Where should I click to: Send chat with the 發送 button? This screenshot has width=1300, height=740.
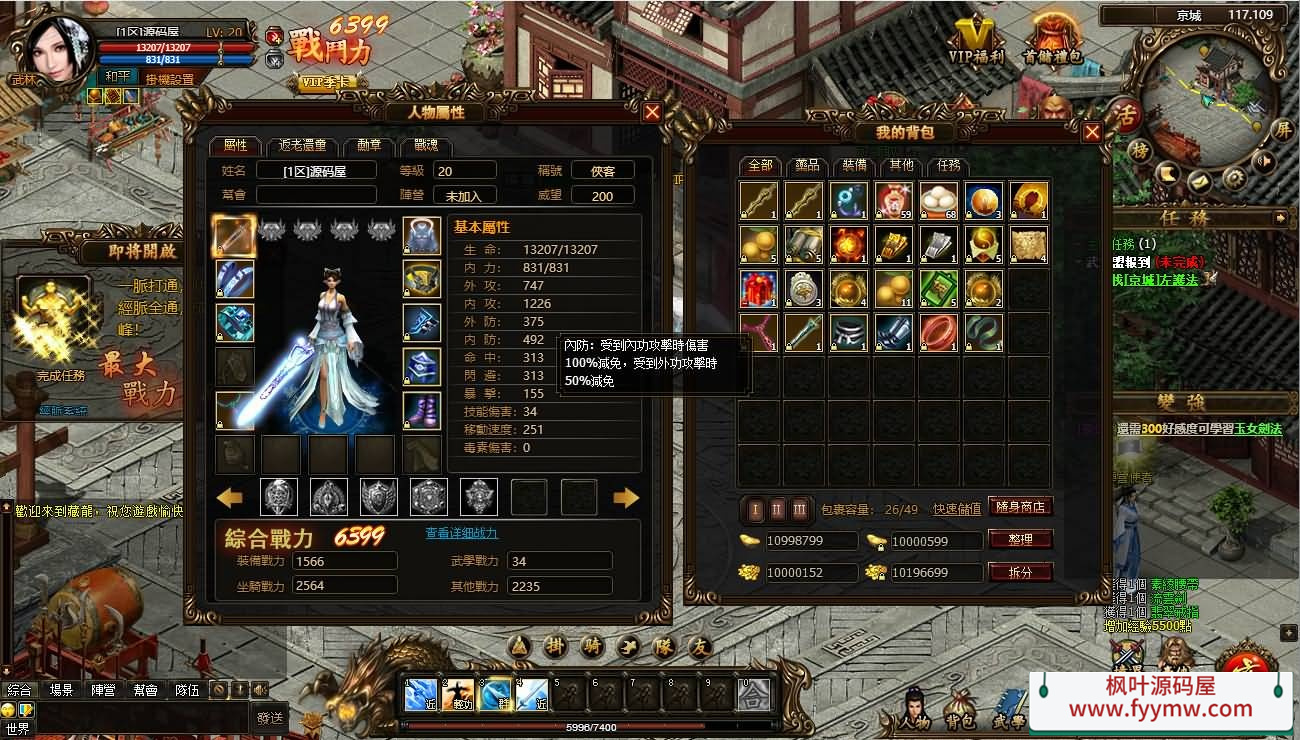pyautogui.click(x=270, y=717)
